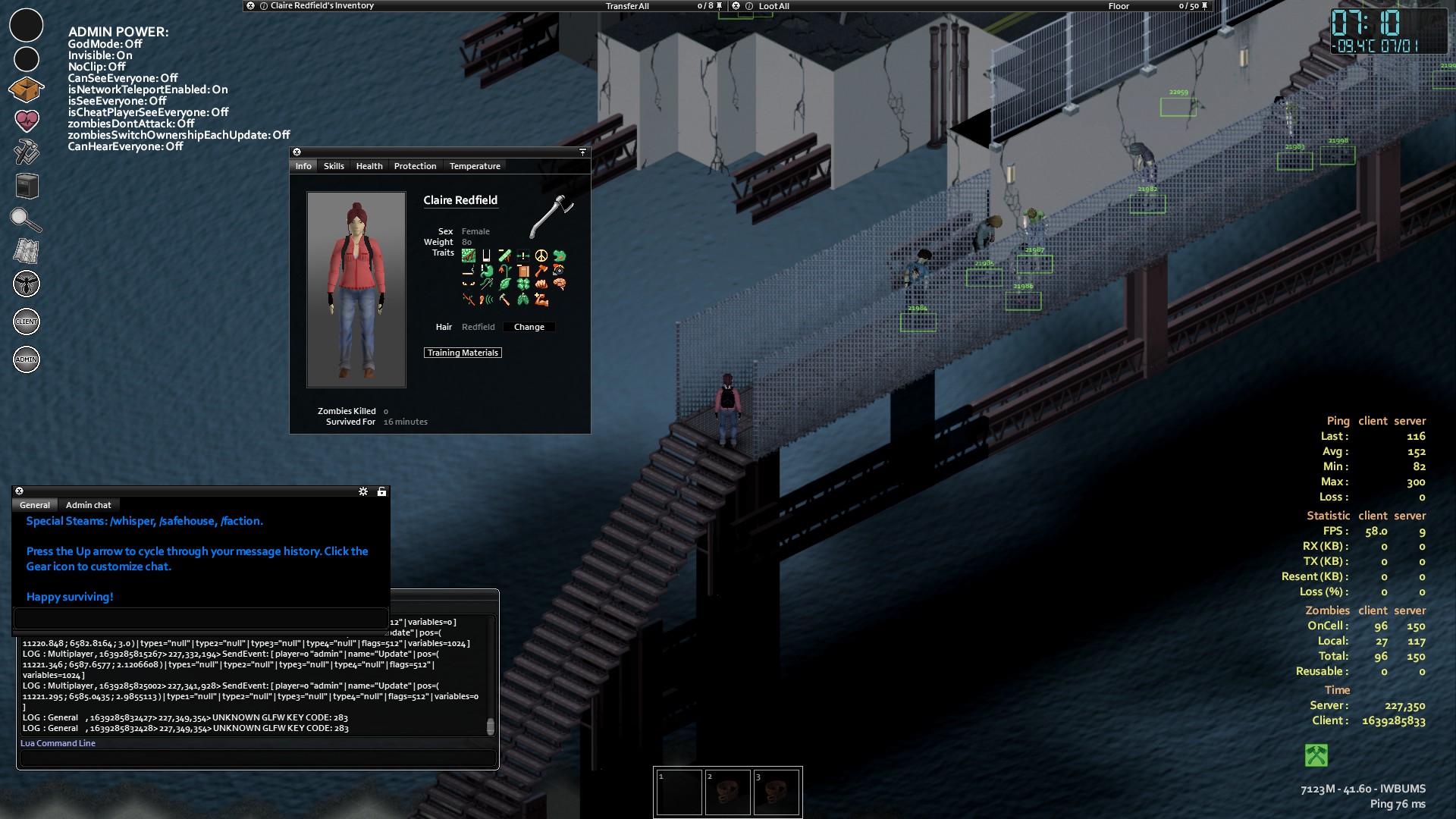The height and width of the screenshot is (819, 1456).
Task: Close the character info window
Action: [297, 152]
